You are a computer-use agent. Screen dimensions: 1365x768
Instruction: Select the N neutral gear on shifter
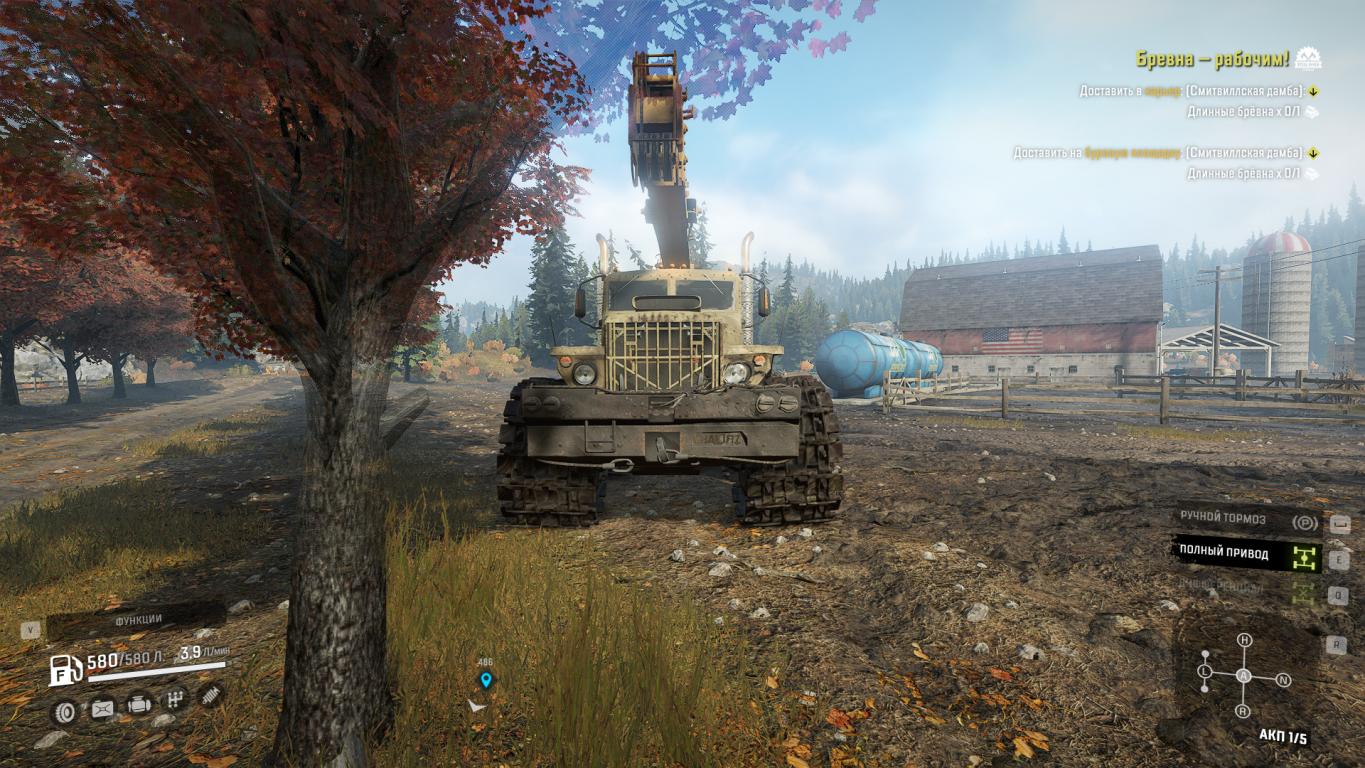1283,680
